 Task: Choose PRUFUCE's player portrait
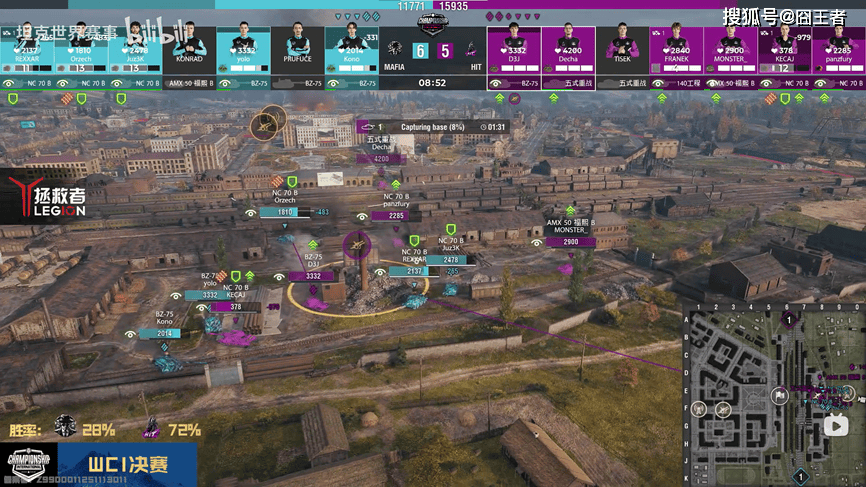pyautogui.click(x=297, y=46)
